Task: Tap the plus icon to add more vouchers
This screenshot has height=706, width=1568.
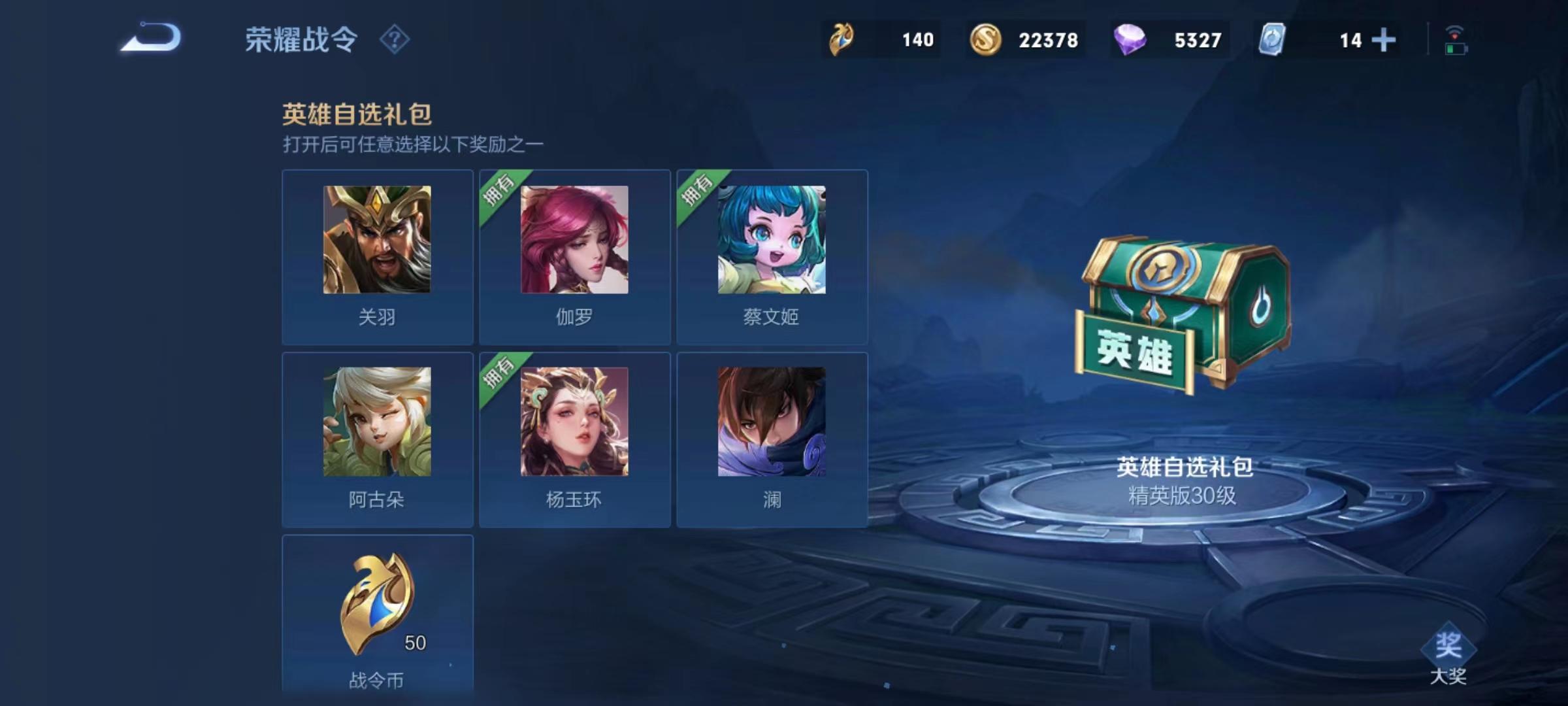Action: (x=1383, y=39)
